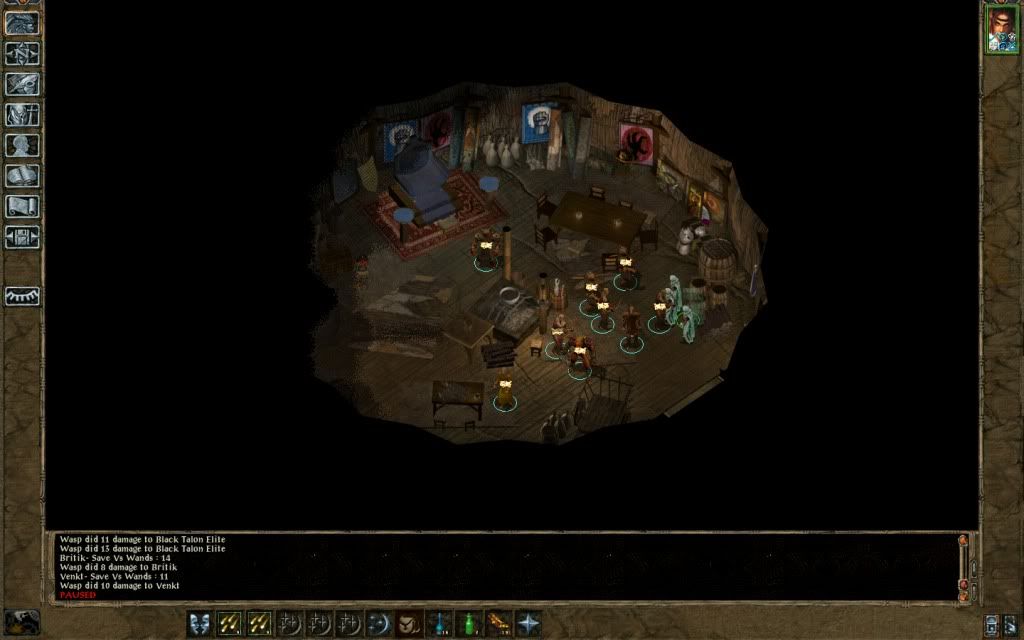
Task: Click the owl-face action icon
Action: tap(409, 623)
